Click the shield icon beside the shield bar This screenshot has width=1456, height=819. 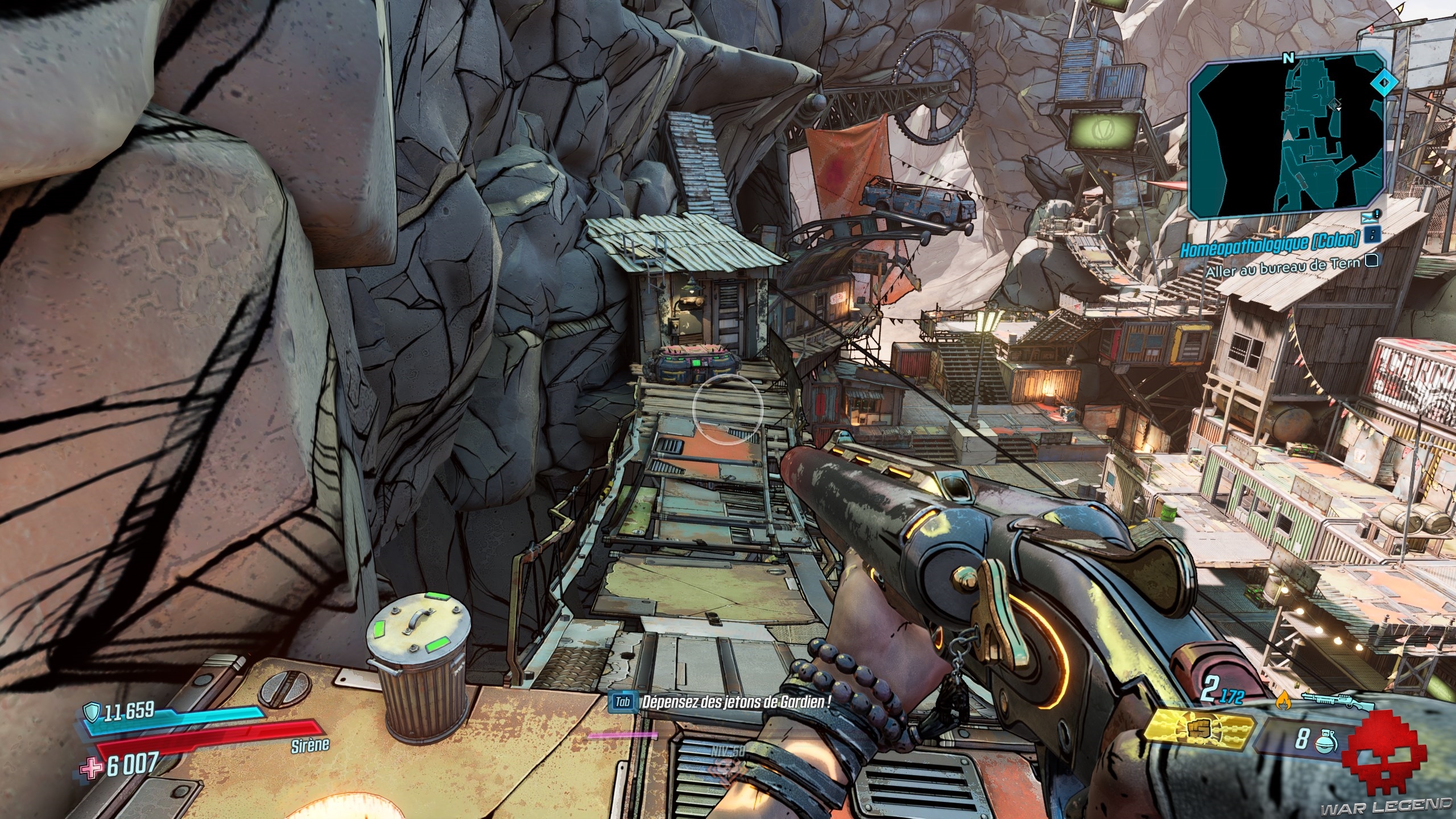pyautogui.click(x=91, y=711)
